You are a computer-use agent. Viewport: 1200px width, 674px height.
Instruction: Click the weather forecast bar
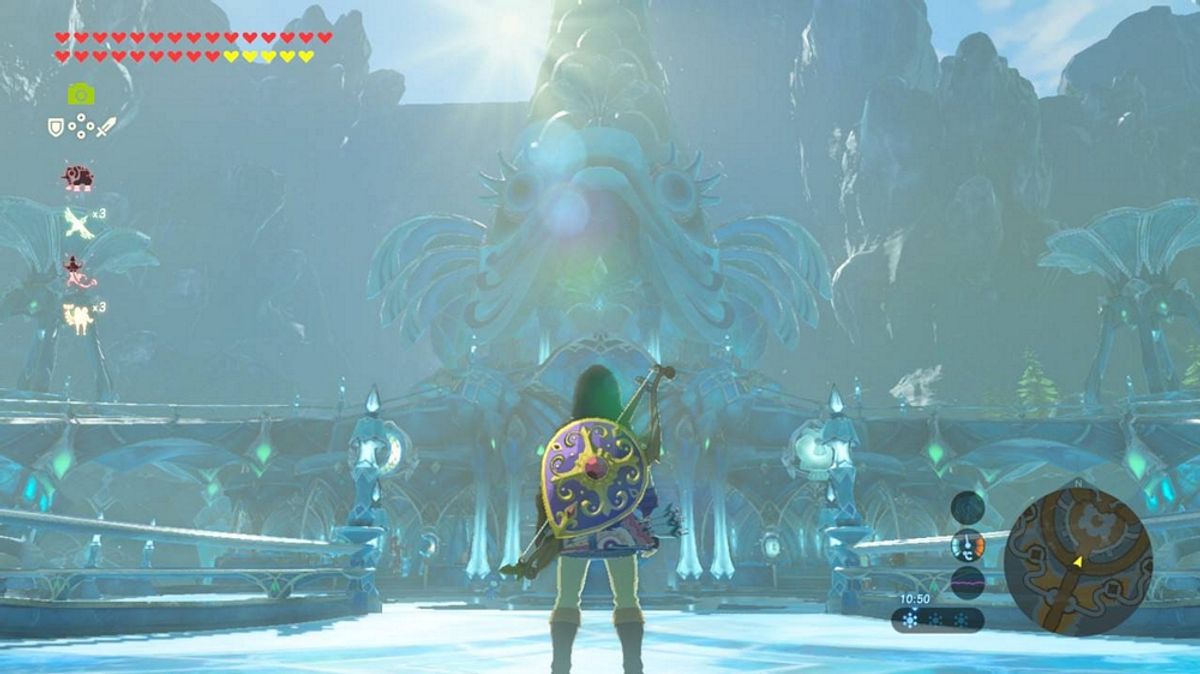pos(937,620)
